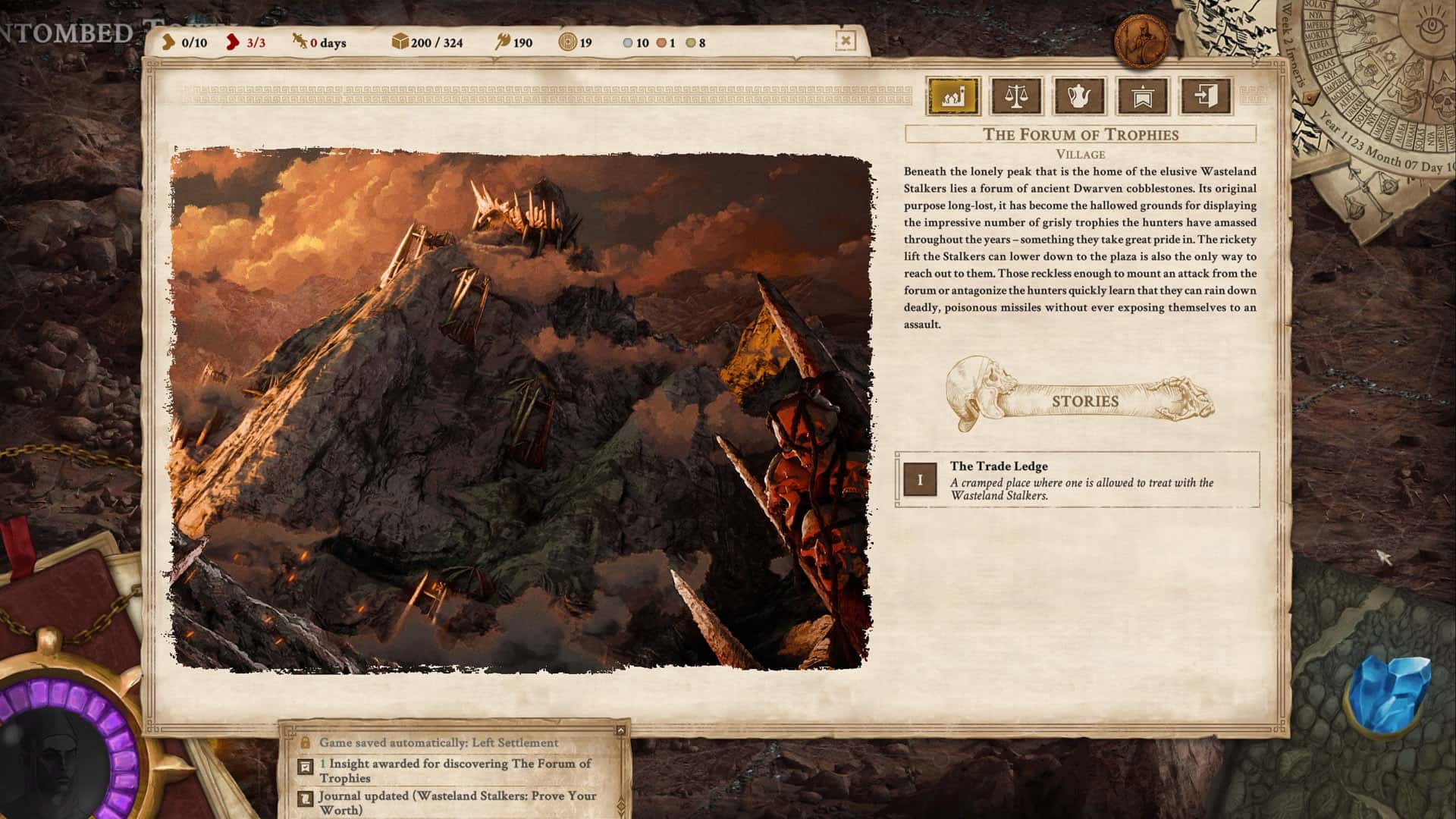Click the yellow cargo crate icon

(x=399, y=42)
